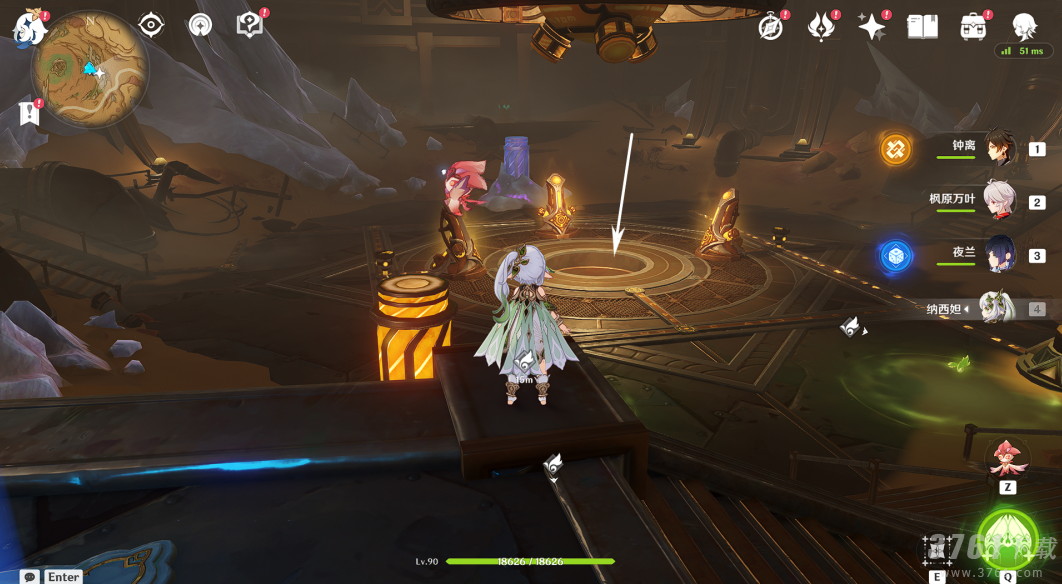Screen dimensions: 1062x584
Task: Open the chat box icon
Action: click(30, 576)
